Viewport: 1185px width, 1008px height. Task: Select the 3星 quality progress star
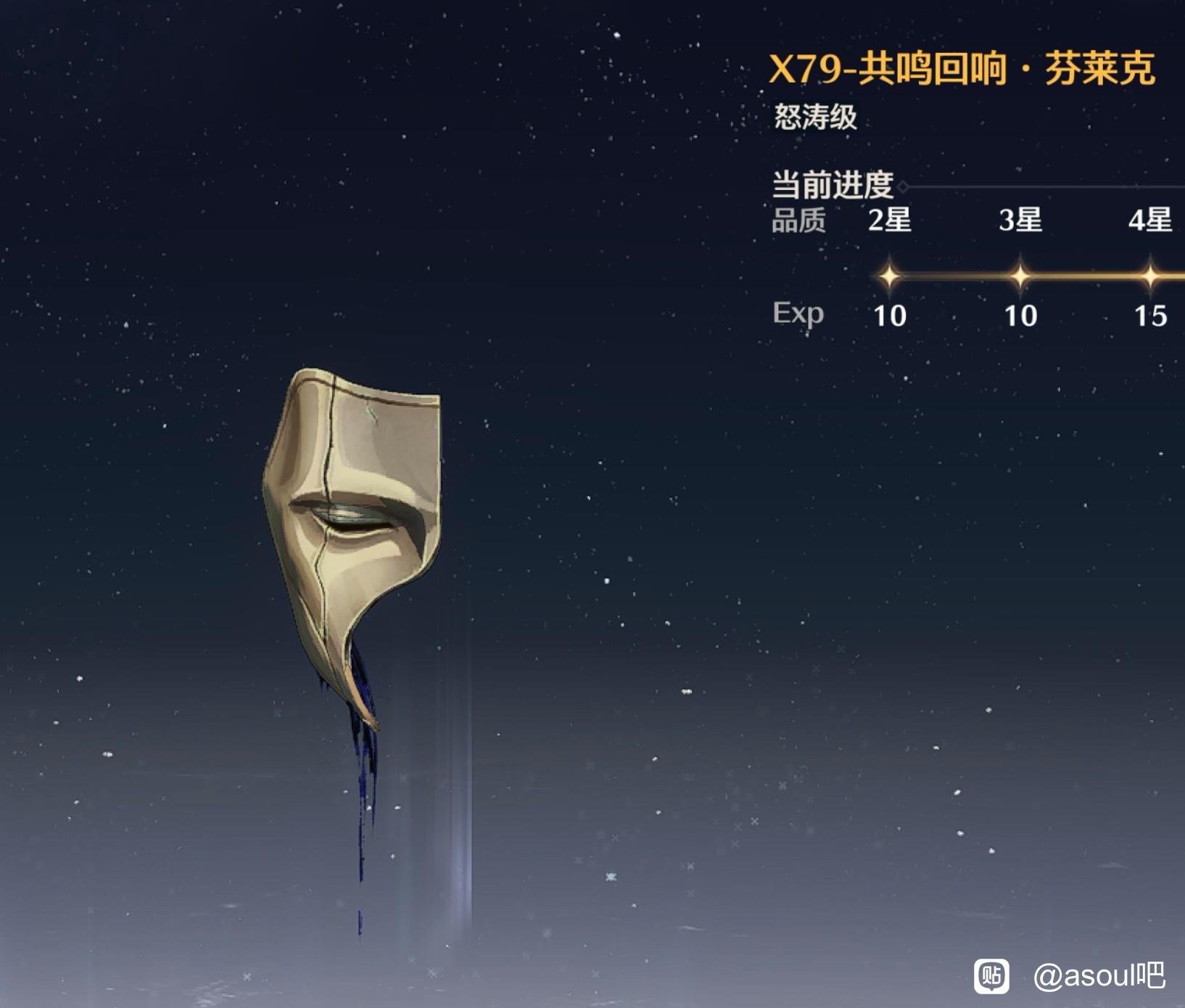1020,276
